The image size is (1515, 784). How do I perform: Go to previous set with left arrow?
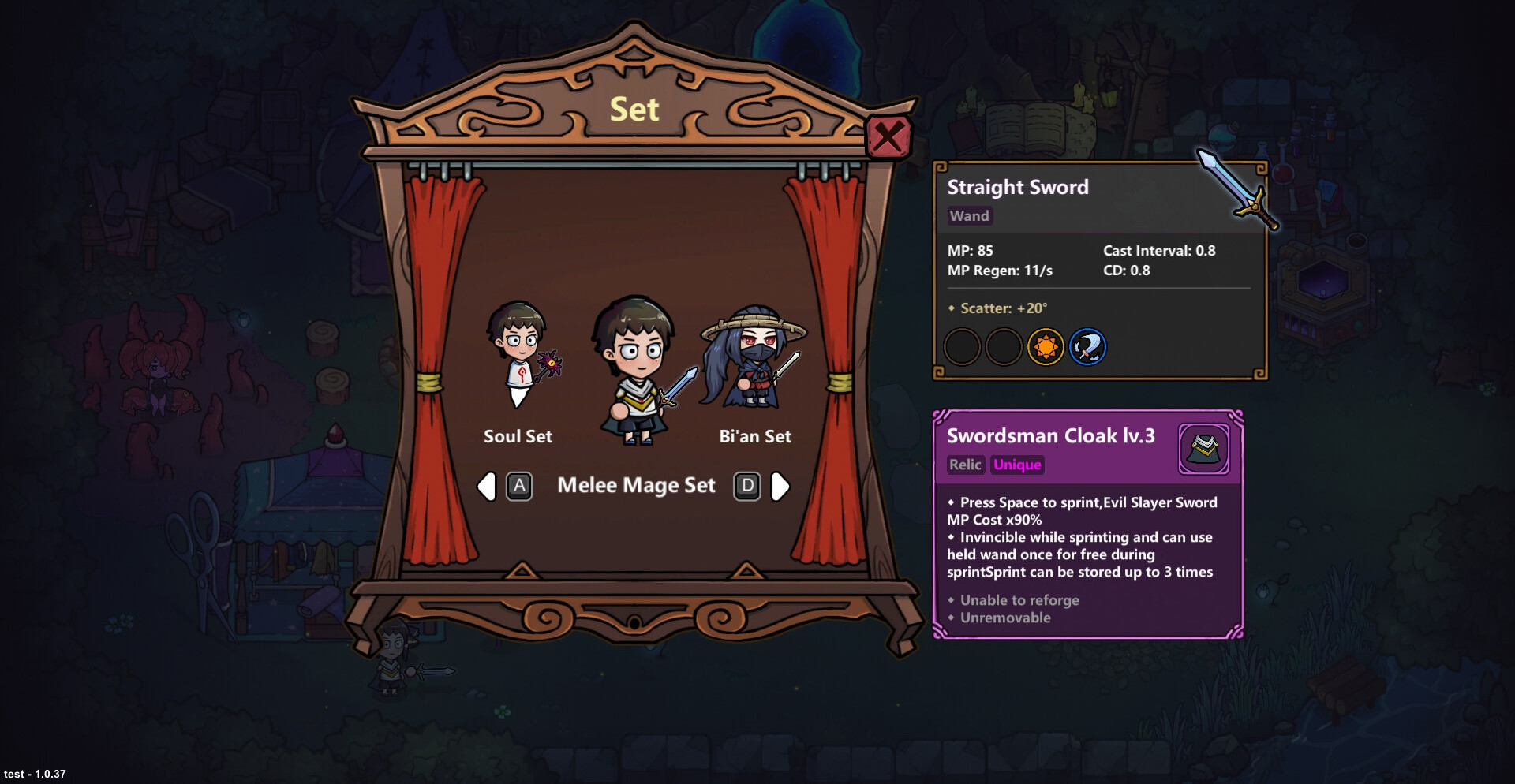(x=487, y=487)
